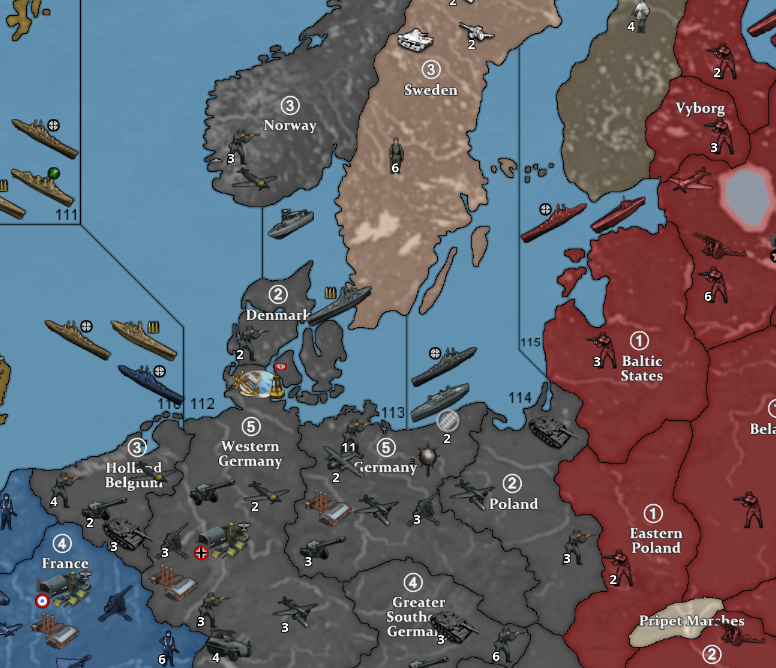Select the tank unit in Sweden
Viewport: 776px width, 668px height.
[x=414, y=39]
